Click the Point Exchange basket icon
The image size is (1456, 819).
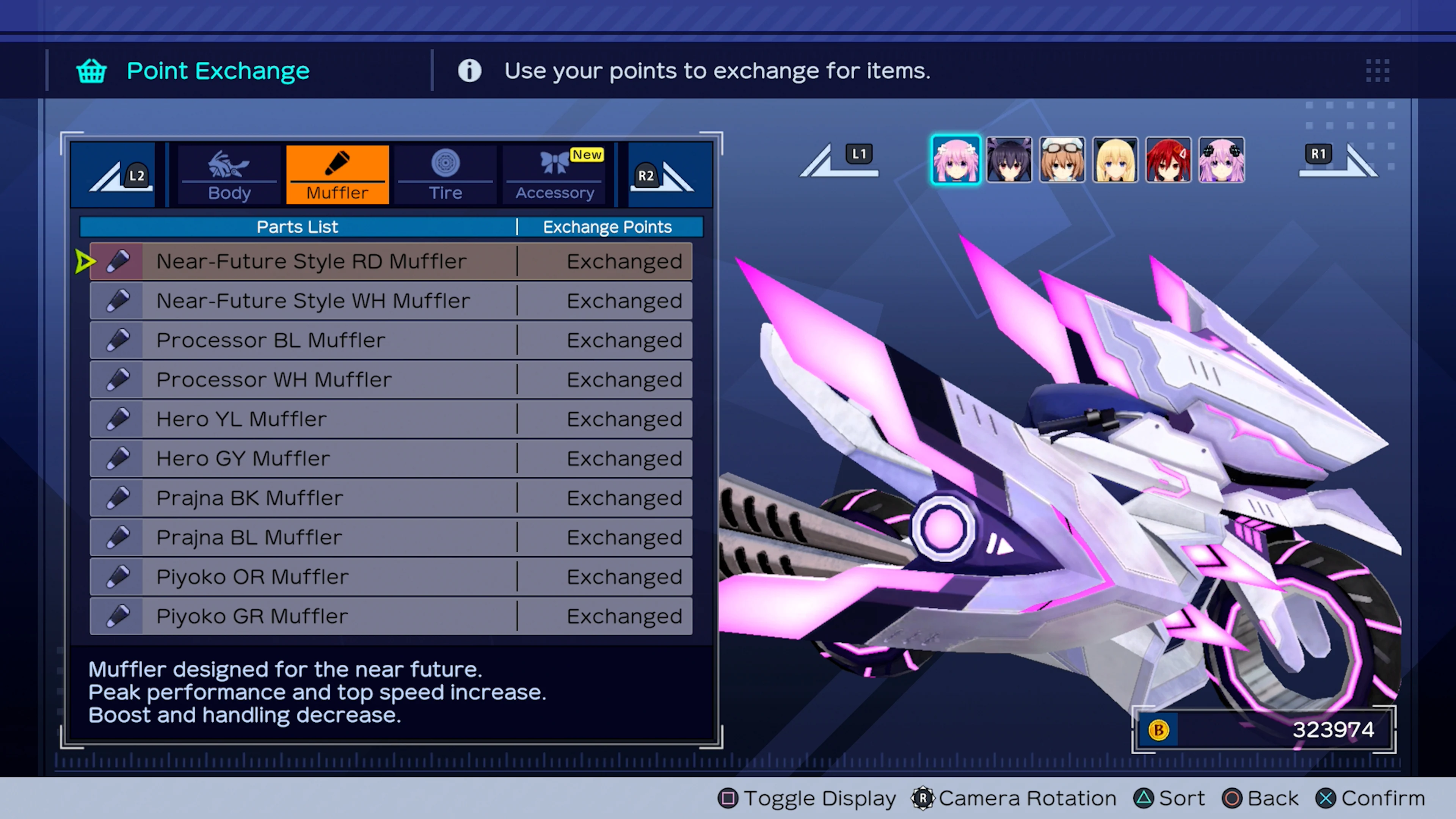pyautogui.click(x=91, y=71)
